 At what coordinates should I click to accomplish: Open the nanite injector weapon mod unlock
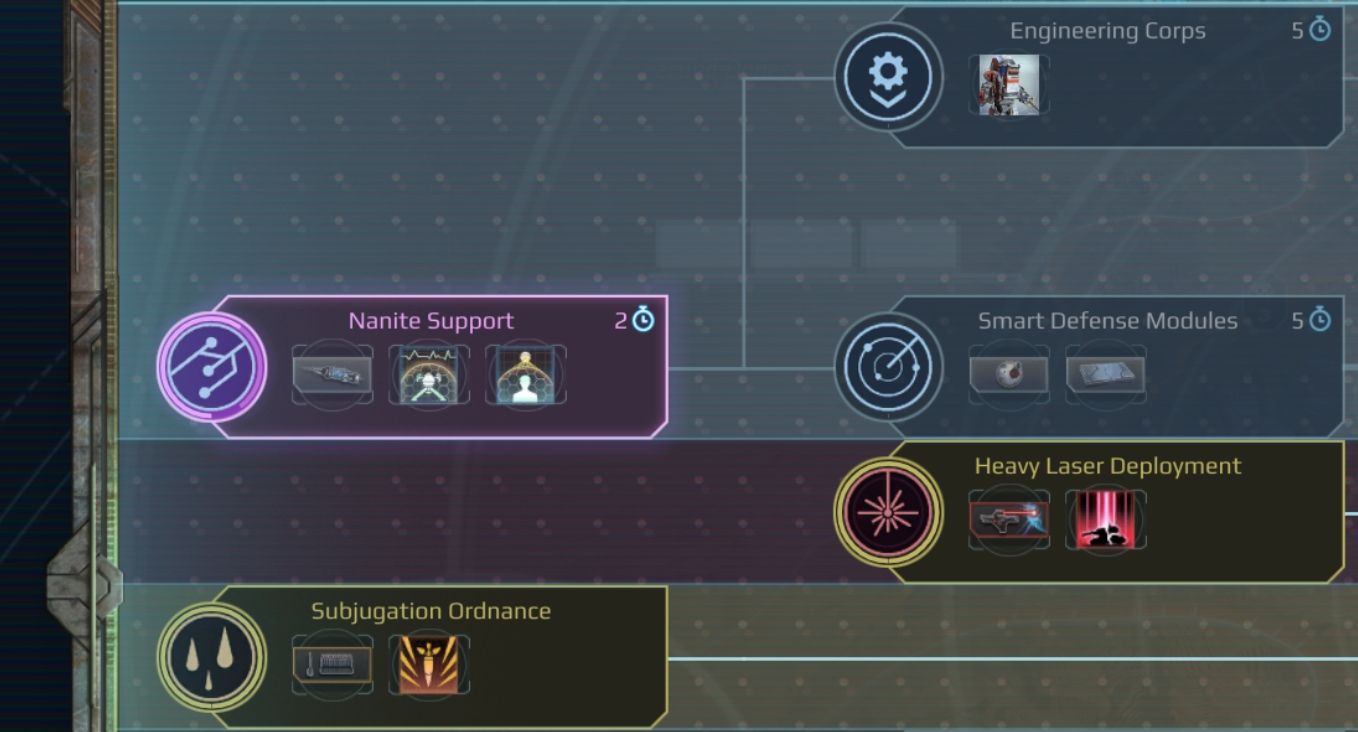[x=330, y=375]
